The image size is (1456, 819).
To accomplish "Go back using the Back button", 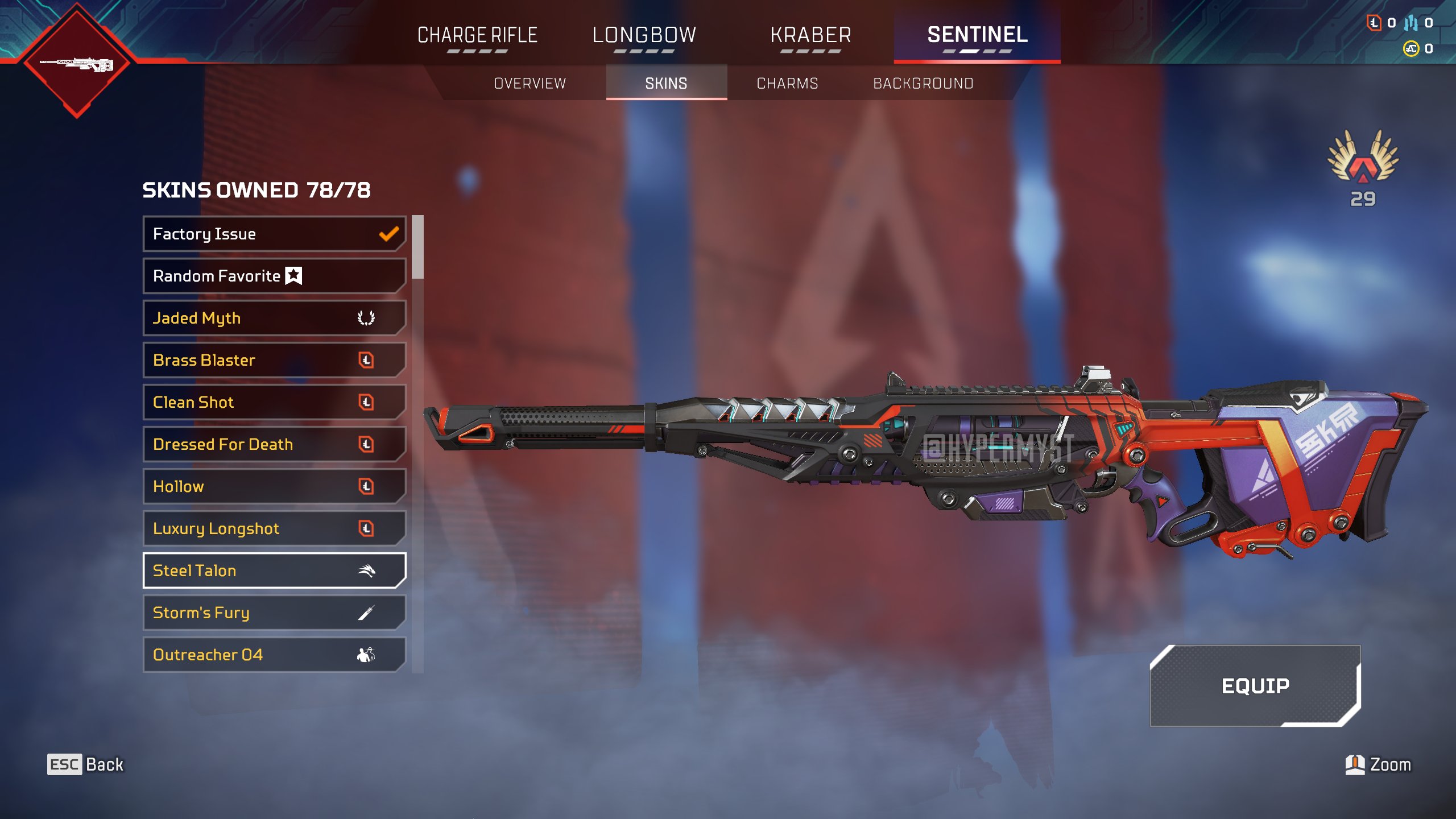I will click(x=85, y=764).
